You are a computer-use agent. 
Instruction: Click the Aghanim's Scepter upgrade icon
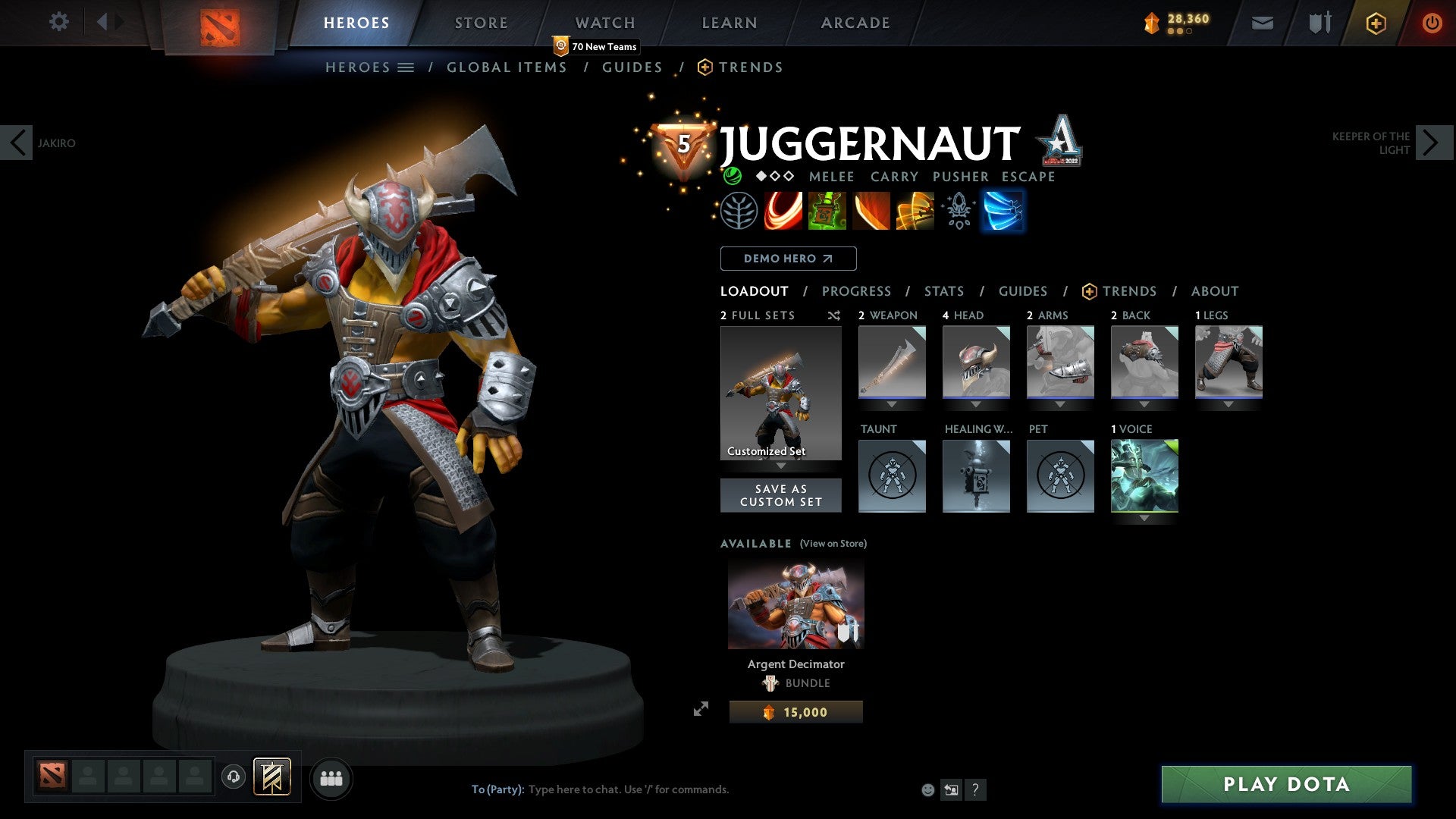tap(958, 211)
